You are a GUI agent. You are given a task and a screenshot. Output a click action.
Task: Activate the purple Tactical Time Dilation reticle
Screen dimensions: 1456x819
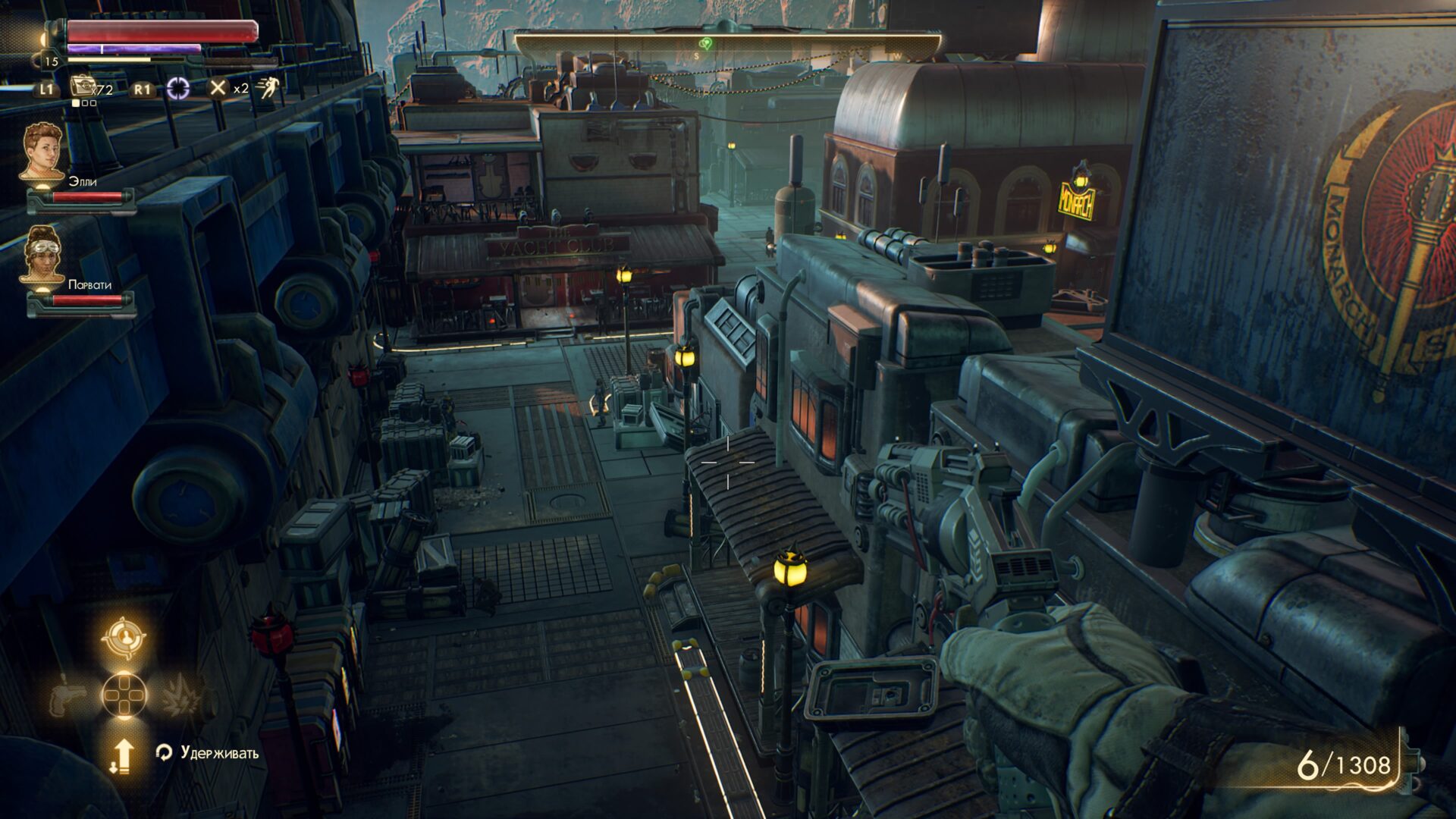click(178, 89)
